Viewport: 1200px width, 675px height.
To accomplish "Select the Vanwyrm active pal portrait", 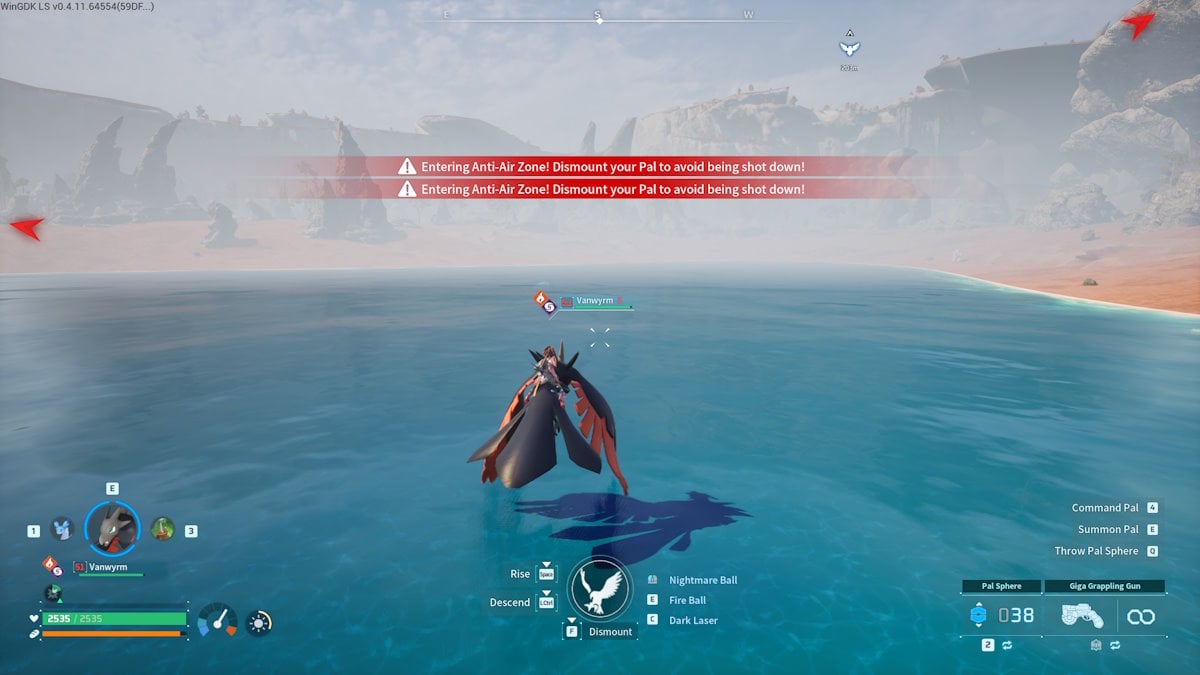I will click(111, 527).
